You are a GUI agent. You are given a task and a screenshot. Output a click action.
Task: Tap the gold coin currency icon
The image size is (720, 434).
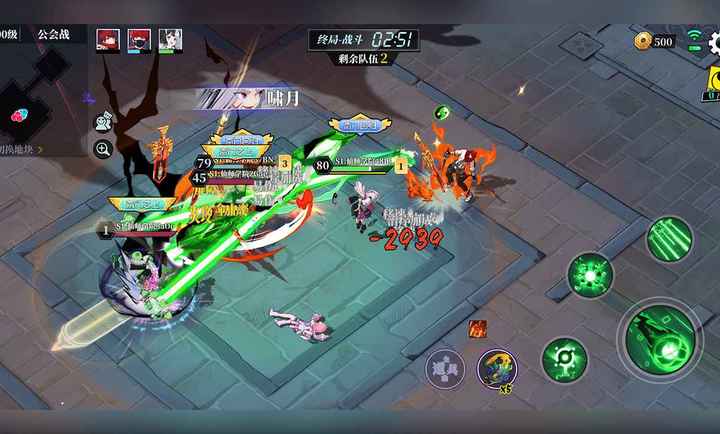tap(643, 41)
